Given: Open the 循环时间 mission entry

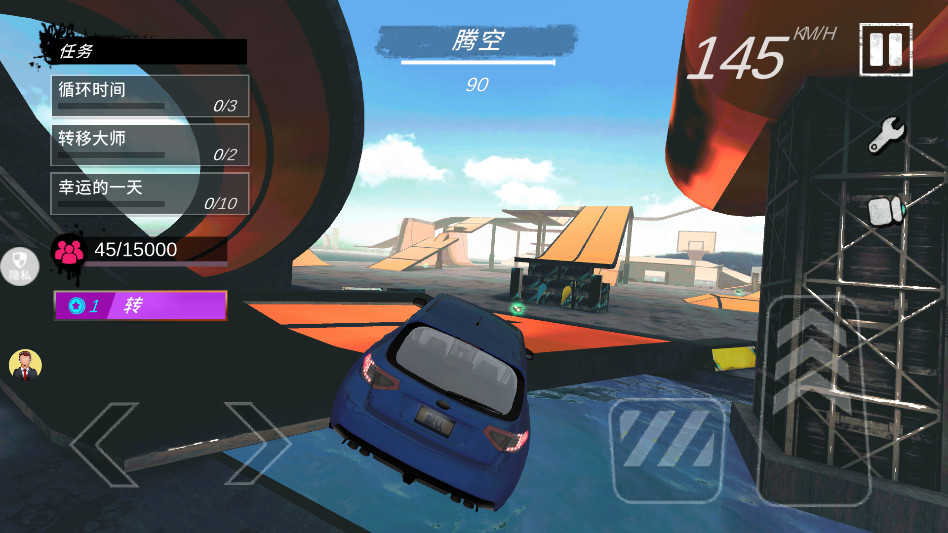Looking at the screenshot, I should 150,95.
